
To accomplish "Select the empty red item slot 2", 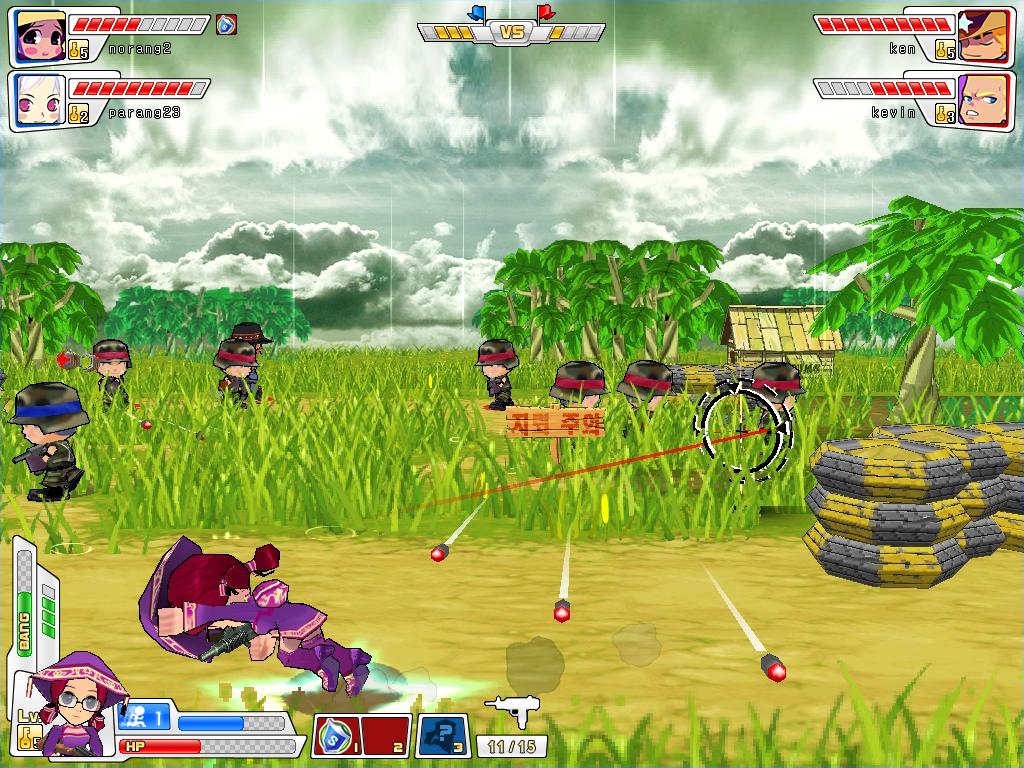I will (x=384, y=735).
